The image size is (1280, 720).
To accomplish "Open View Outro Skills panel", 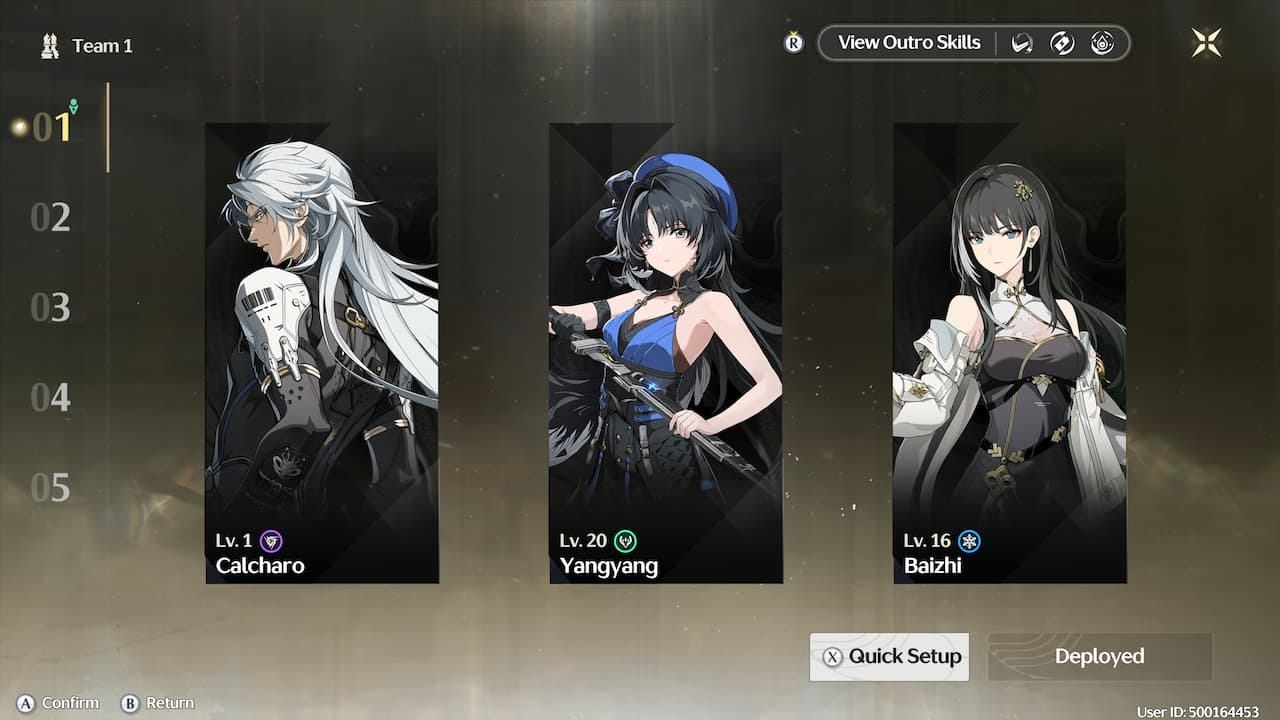I will [x=908, y=43].
